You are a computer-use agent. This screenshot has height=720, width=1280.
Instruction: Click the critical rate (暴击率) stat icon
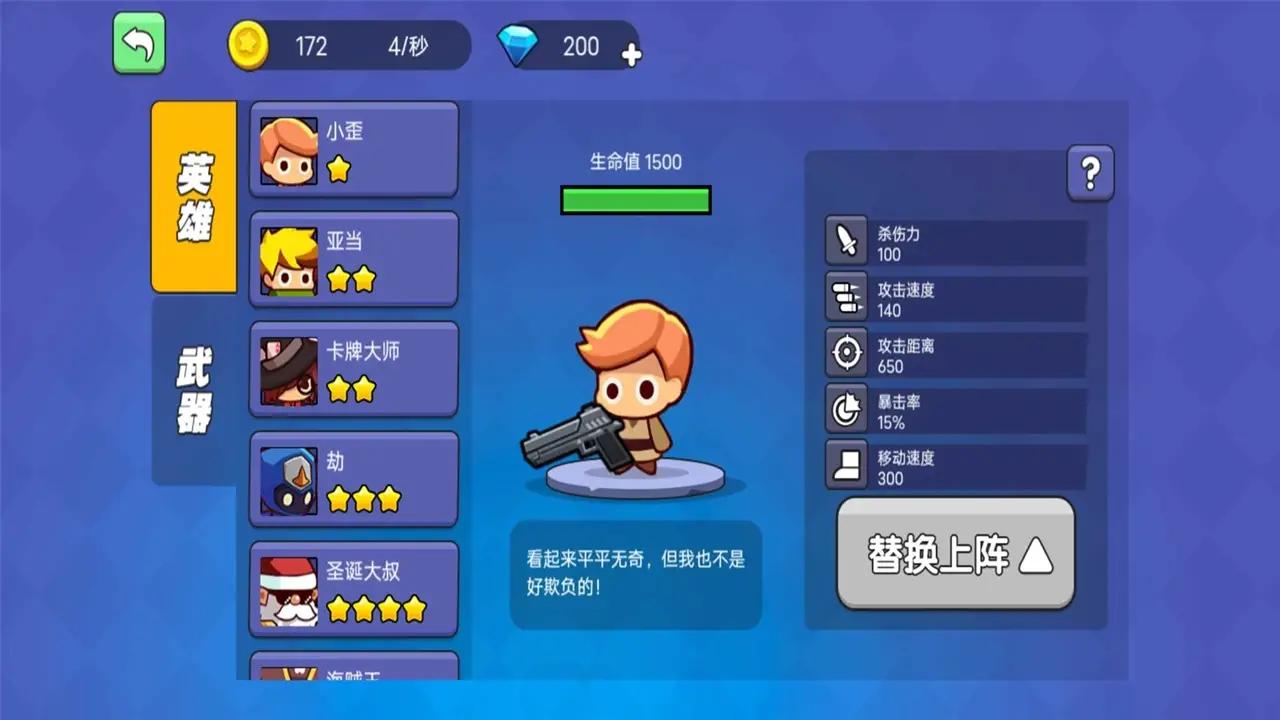846,410
